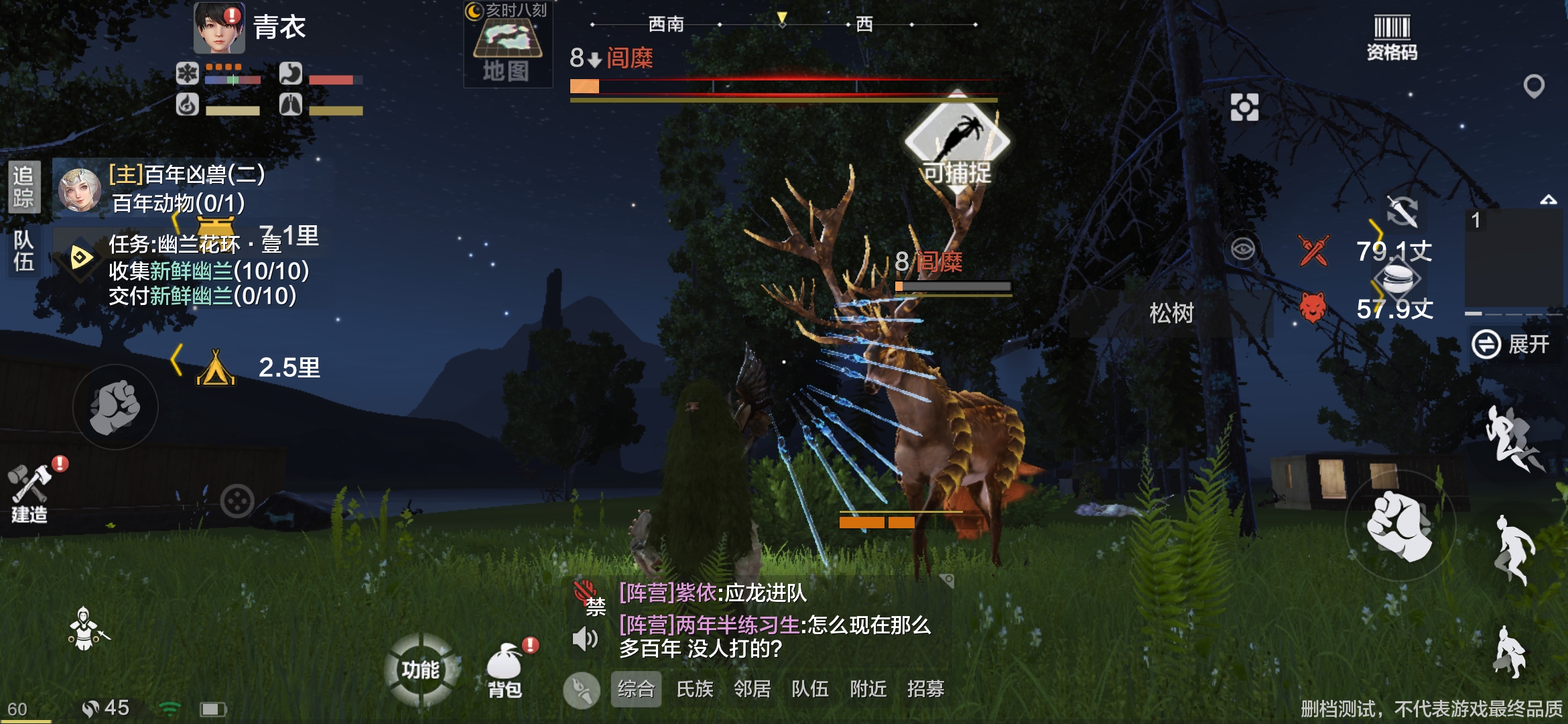The image size is (1568, 724).
Task: Click the 展开 expand button
Action: click(1512, 345)
